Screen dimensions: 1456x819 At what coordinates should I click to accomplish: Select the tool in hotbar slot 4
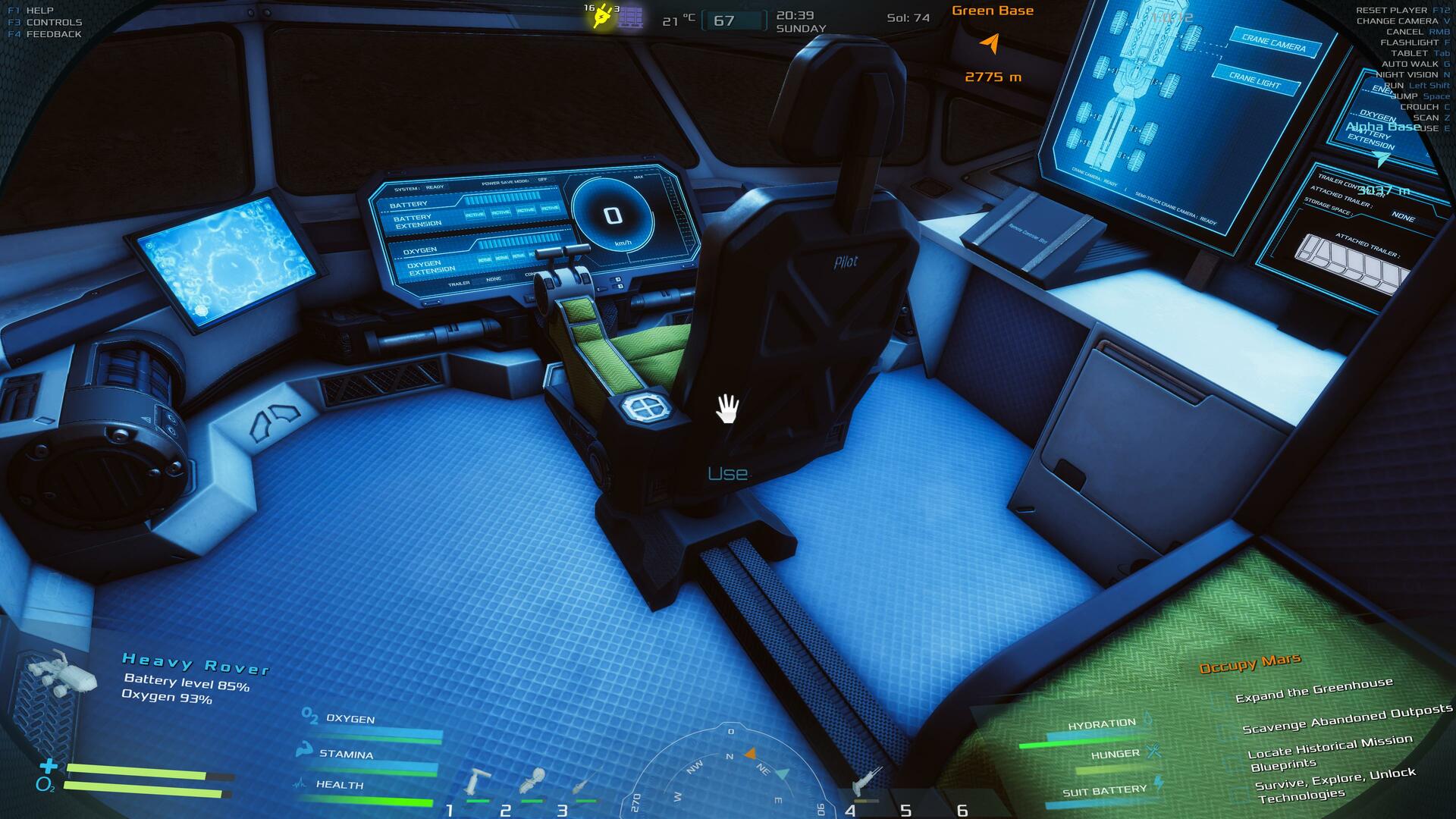click(x=867, y=782)
